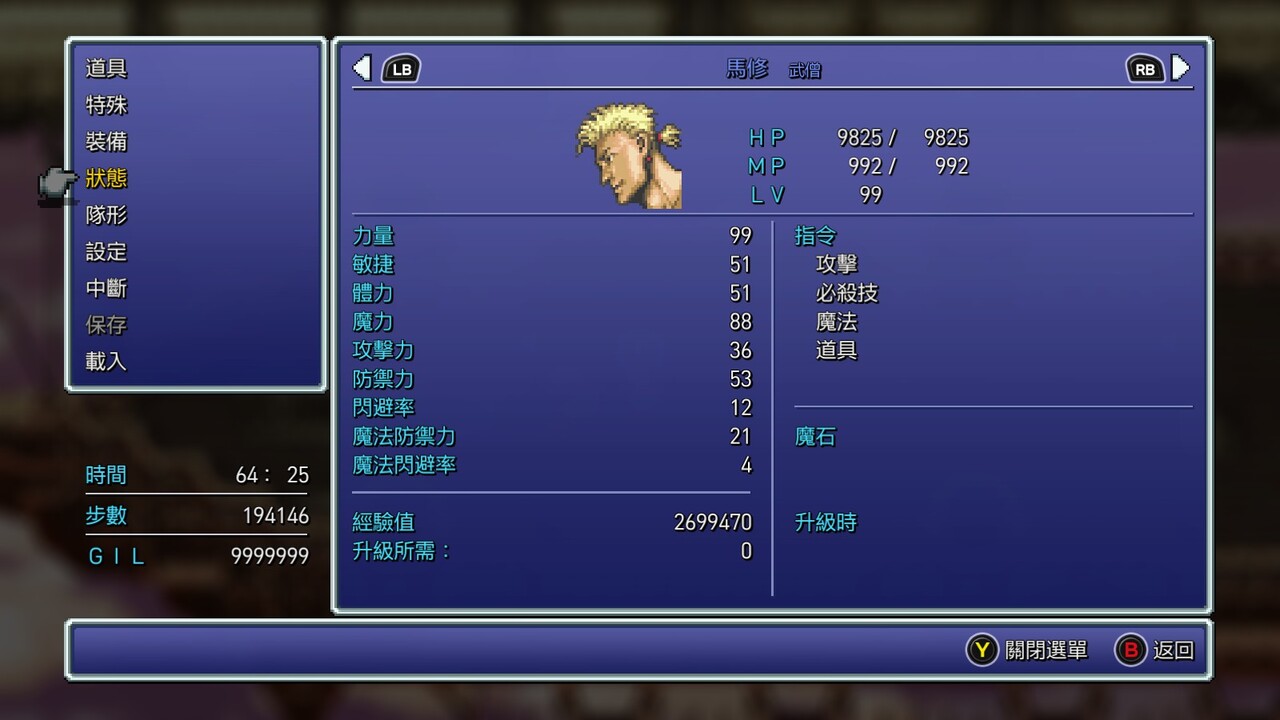This screenshot has width=1280, height=720.
Task: Choose 載入 to load a save
Action: (106, 362)
